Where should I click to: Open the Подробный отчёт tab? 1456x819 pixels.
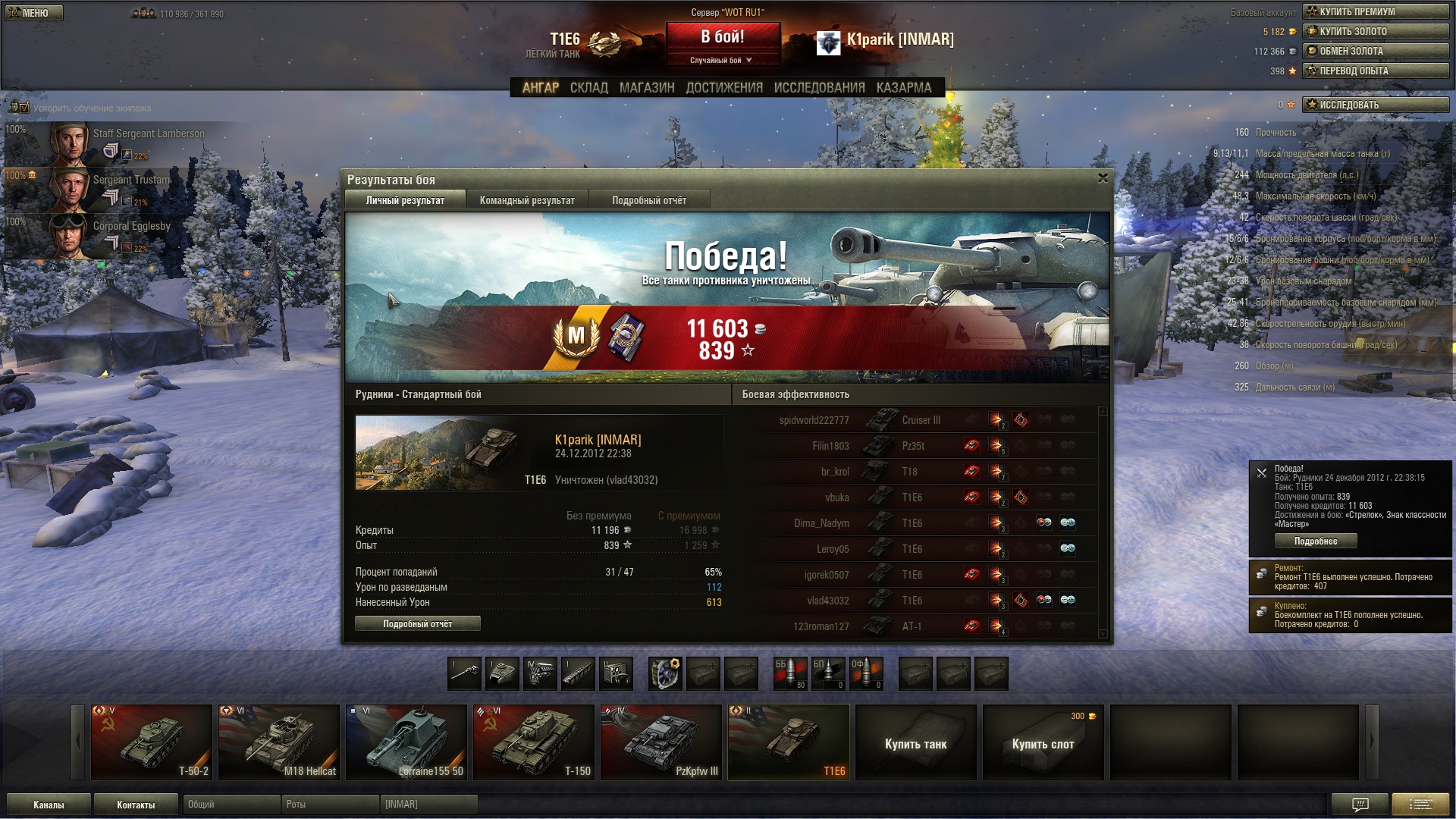pos(649,200)
